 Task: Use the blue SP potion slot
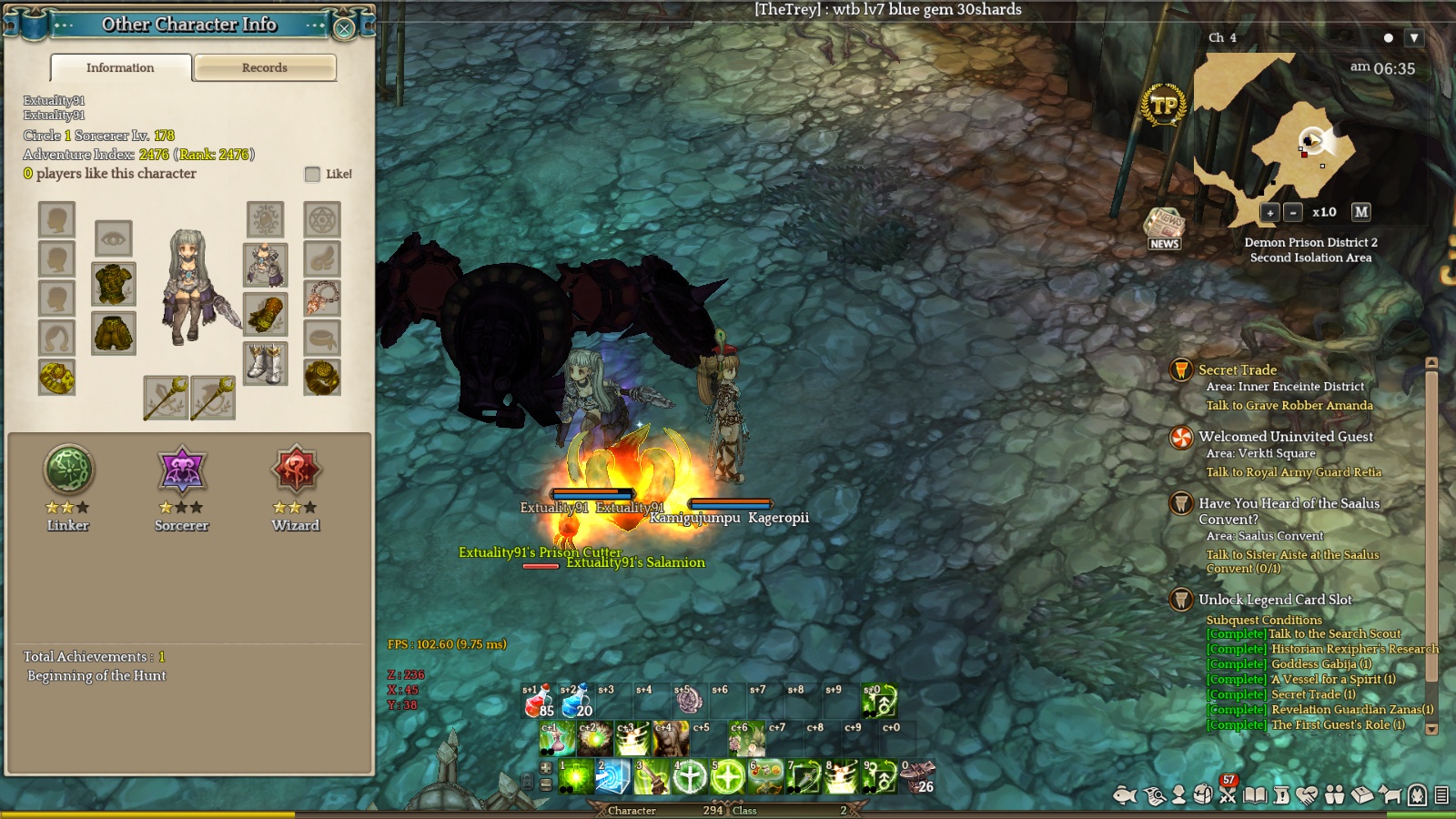coord(575,701)
